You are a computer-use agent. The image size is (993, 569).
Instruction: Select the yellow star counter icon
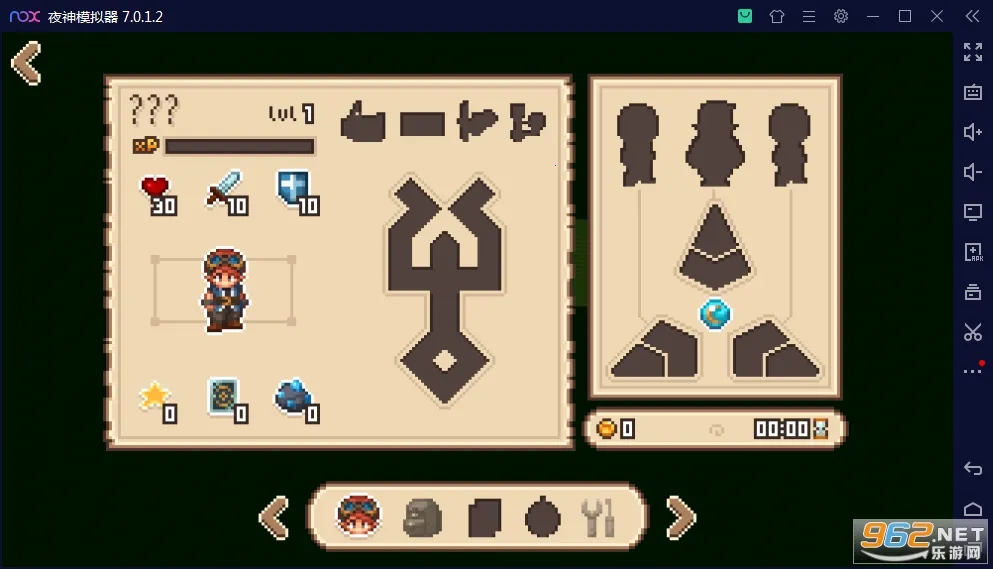155,397
